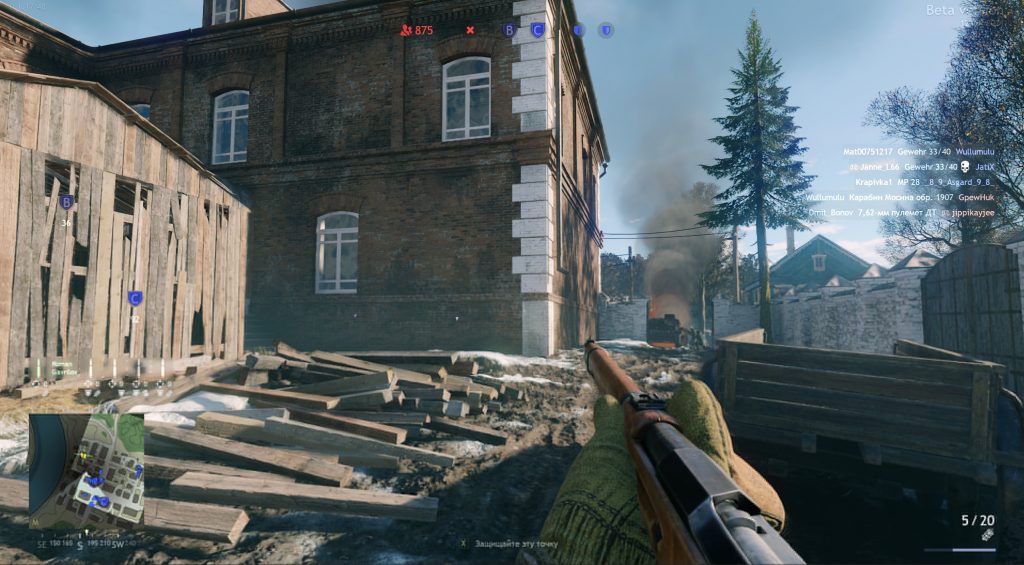Click the red X marker in the top bar

[x=470, y=30]
